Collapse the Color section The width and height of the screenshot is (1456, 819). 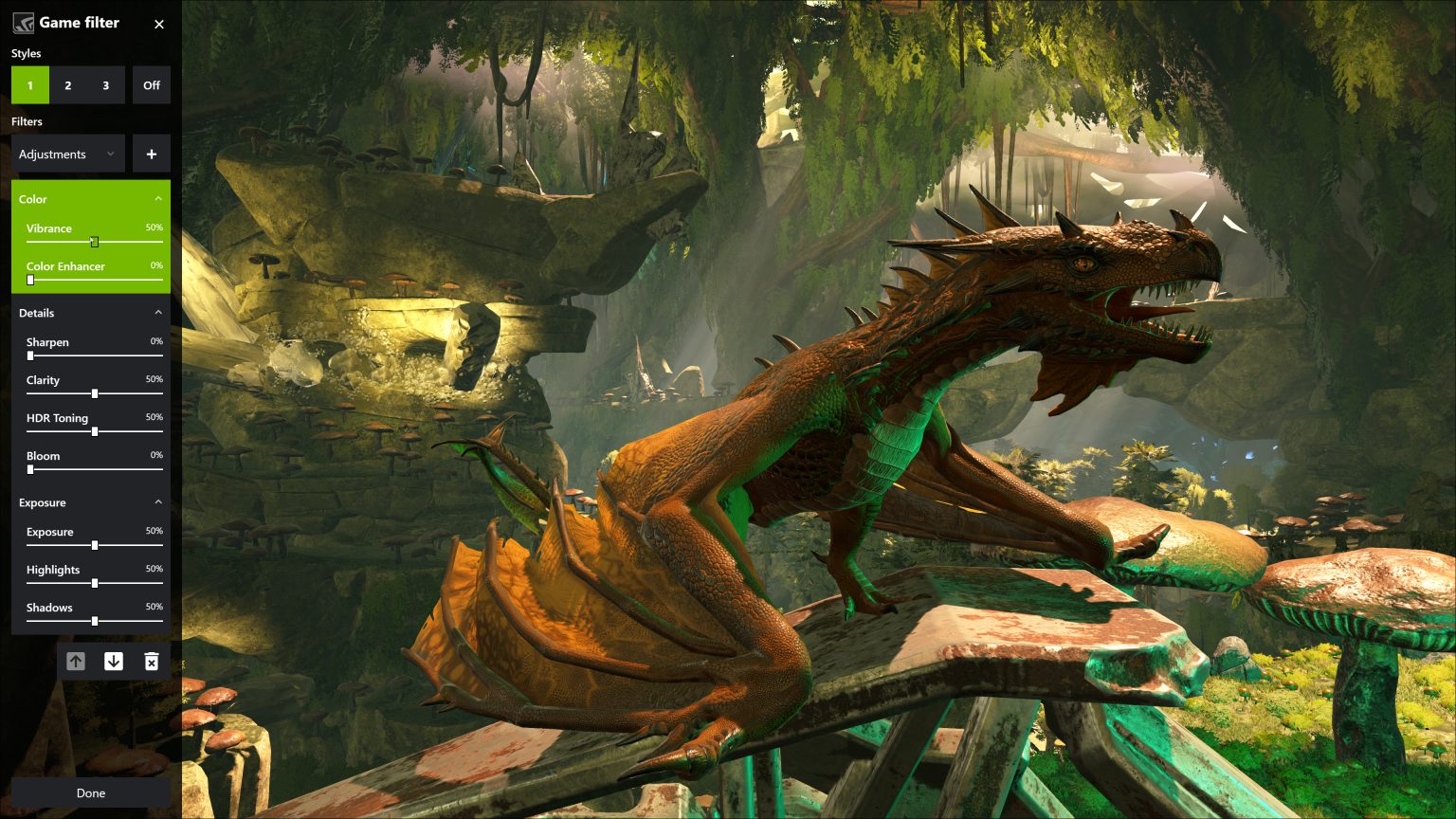pyautogui.click(x=158, y=198)
